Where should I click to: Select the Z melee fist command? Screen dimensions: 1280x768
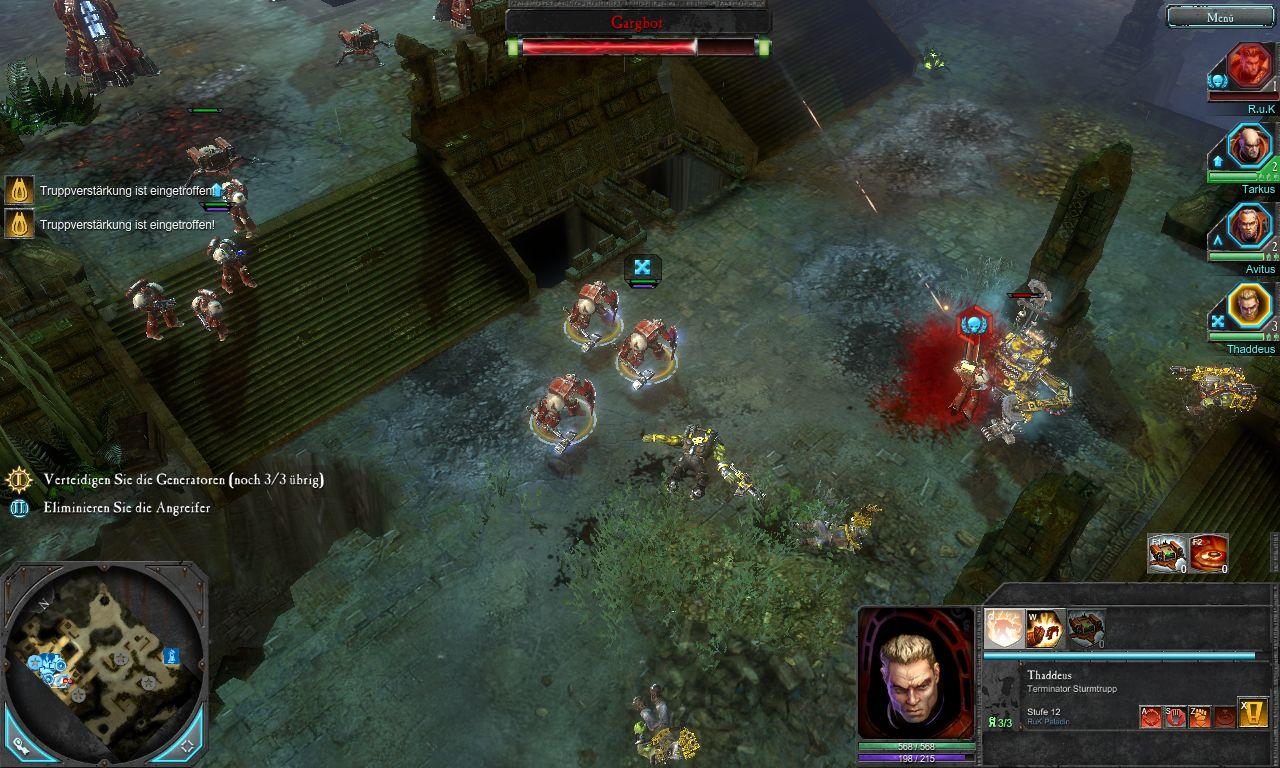[1199, 716]
